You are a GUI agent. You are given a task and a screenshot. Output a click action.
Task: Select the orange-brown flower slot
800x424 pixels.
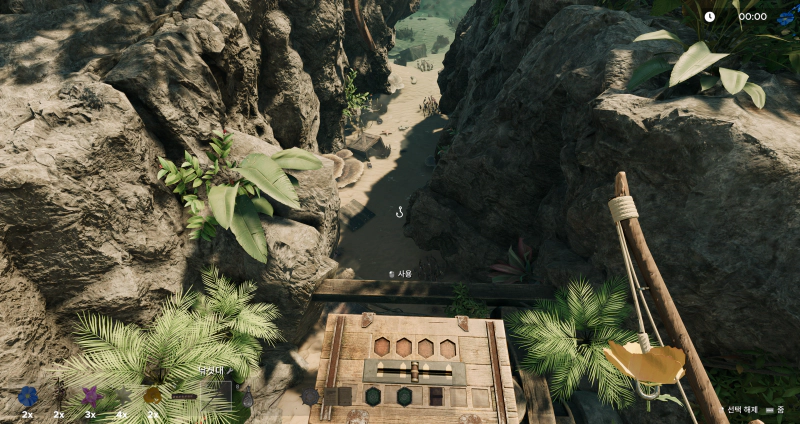pyautogui.click(x=152, y=396)
